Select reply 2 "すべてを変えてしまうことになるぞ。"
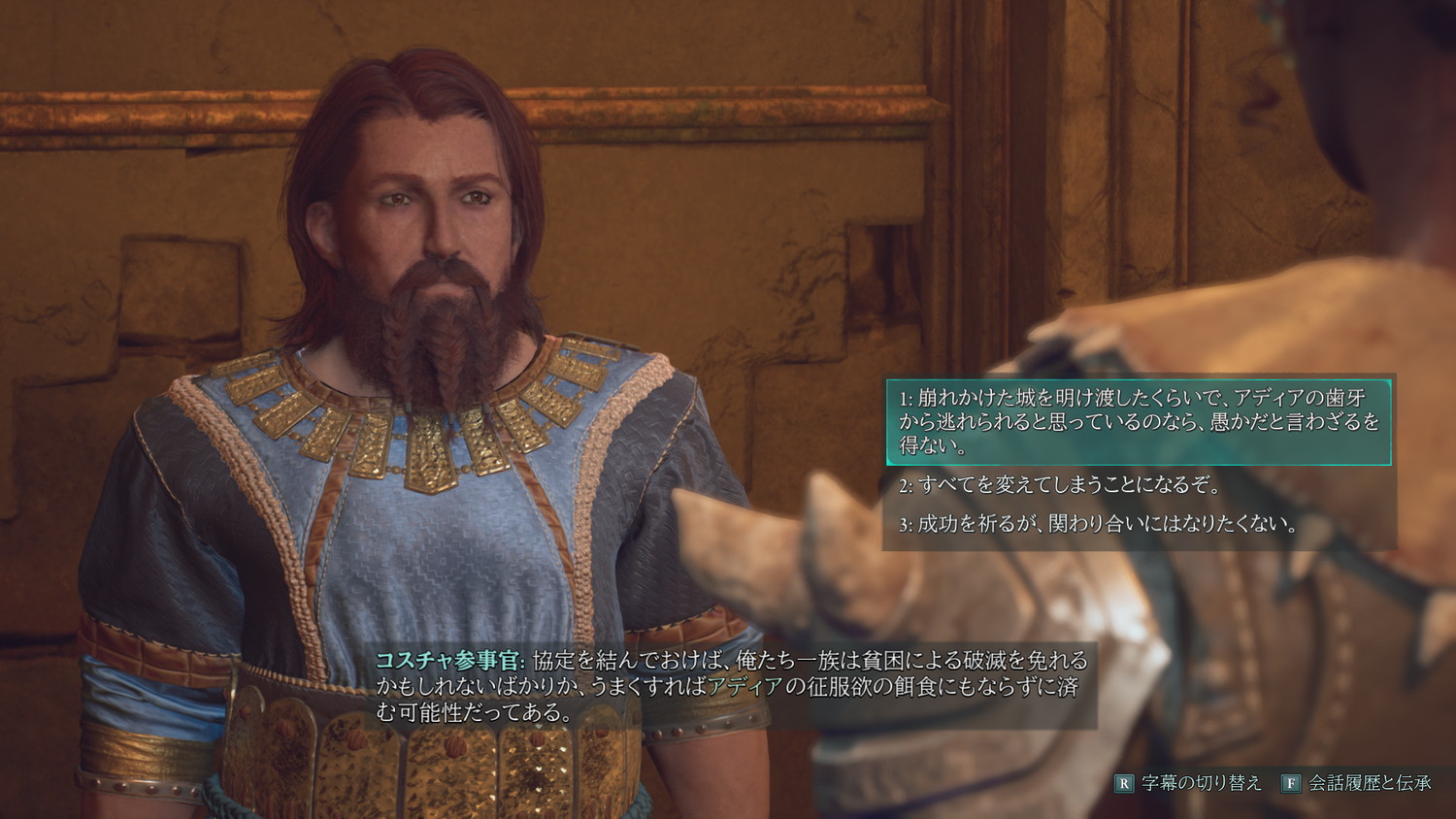 point(1060,485)
